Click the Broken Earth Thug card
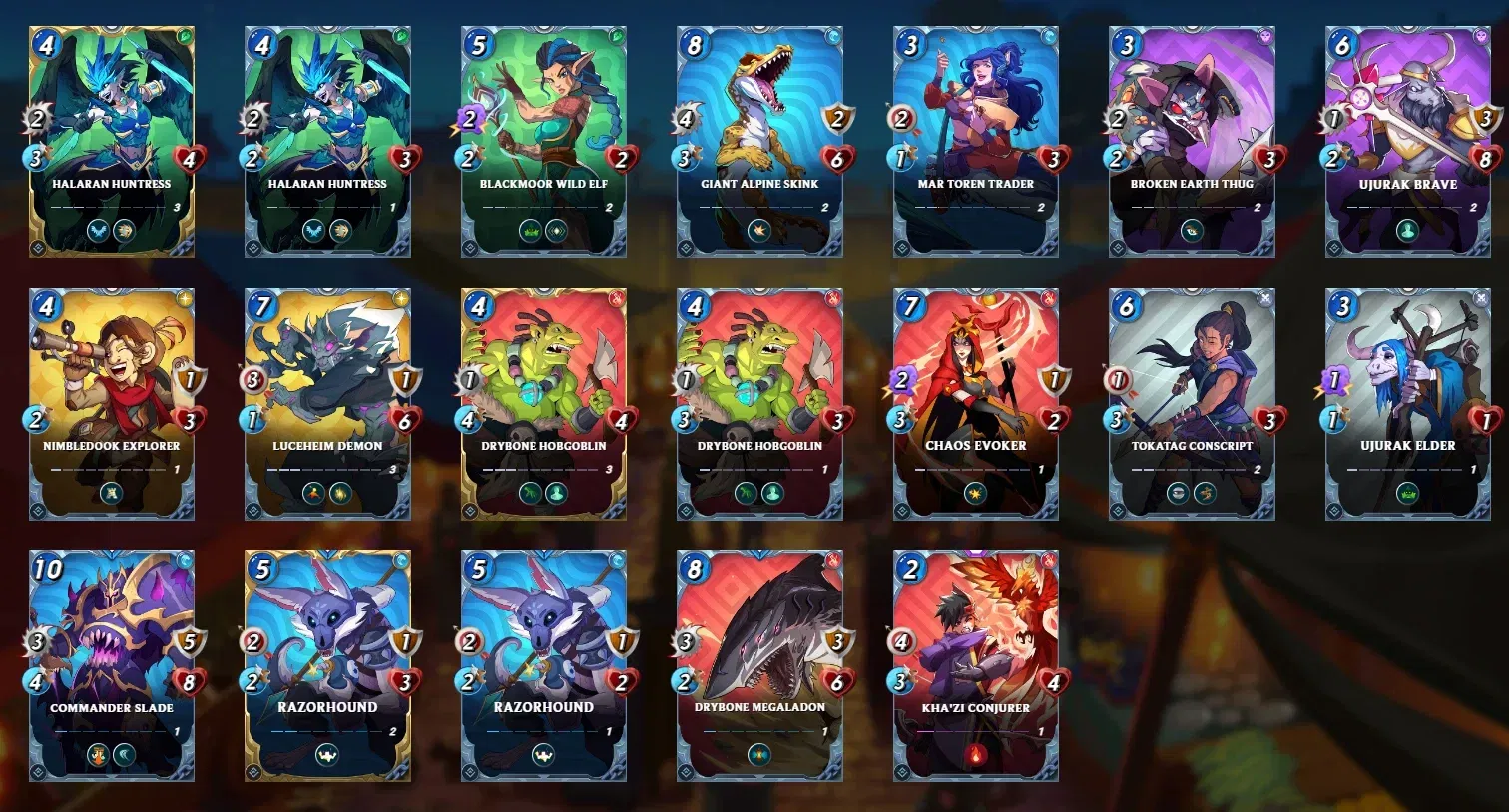The image size is (1509, 812). 1192,141
